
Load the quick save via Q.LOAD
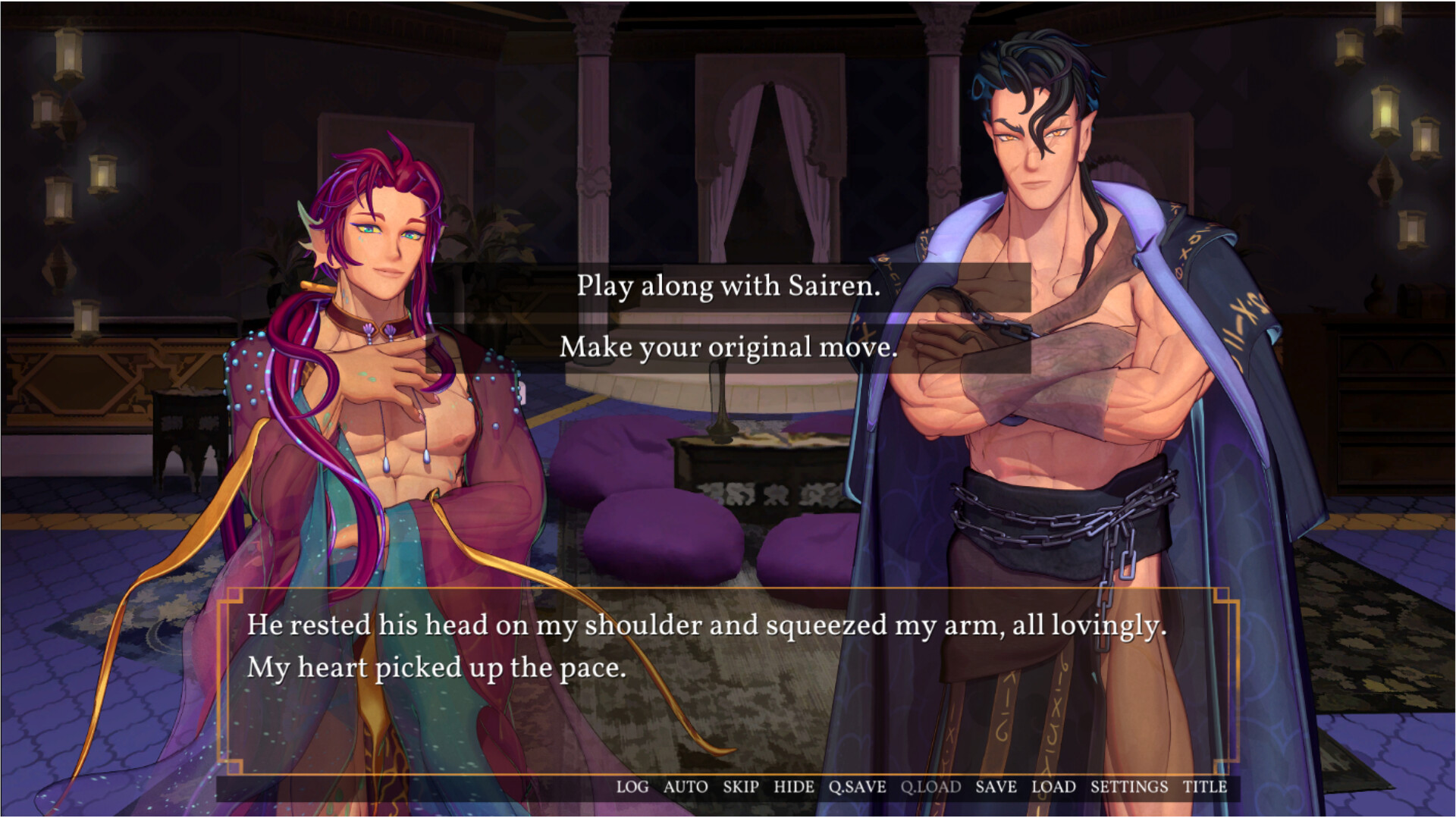pyautogui.click(x=930, y=787)
